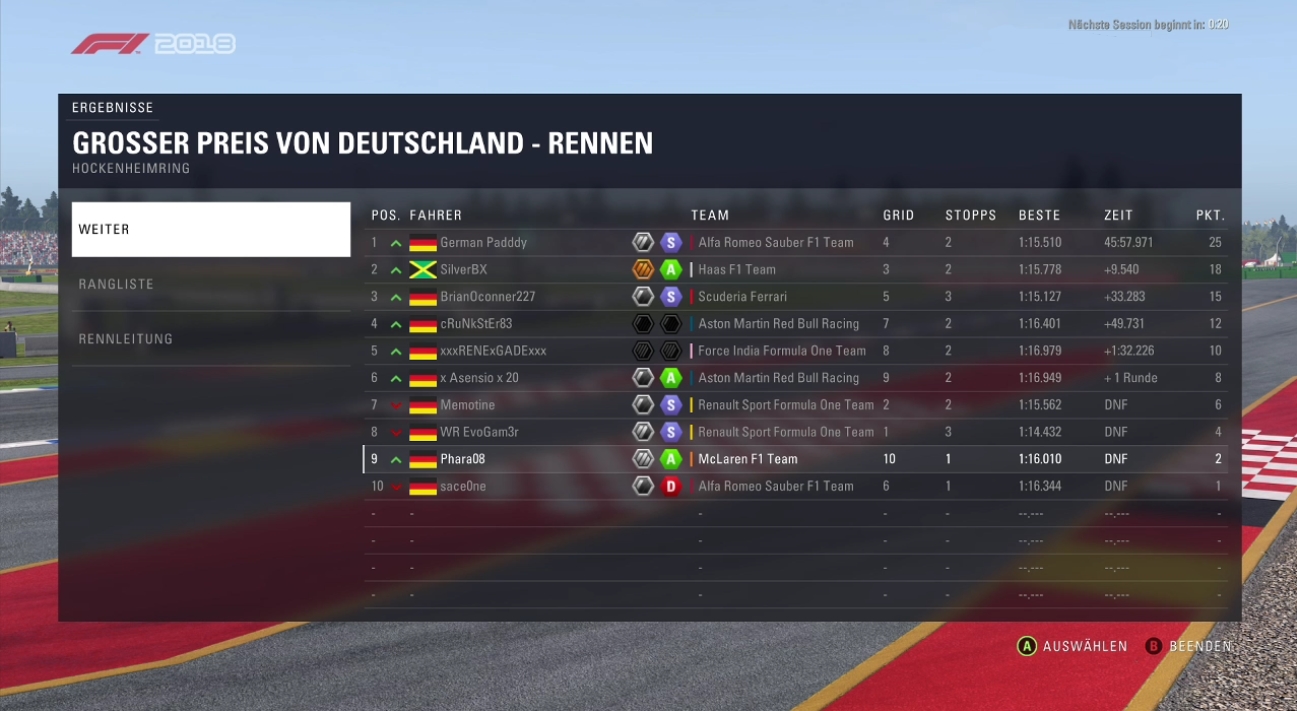Select the highlighted Phara08 row
1297x711 pixels.
(x=795, y=459)
